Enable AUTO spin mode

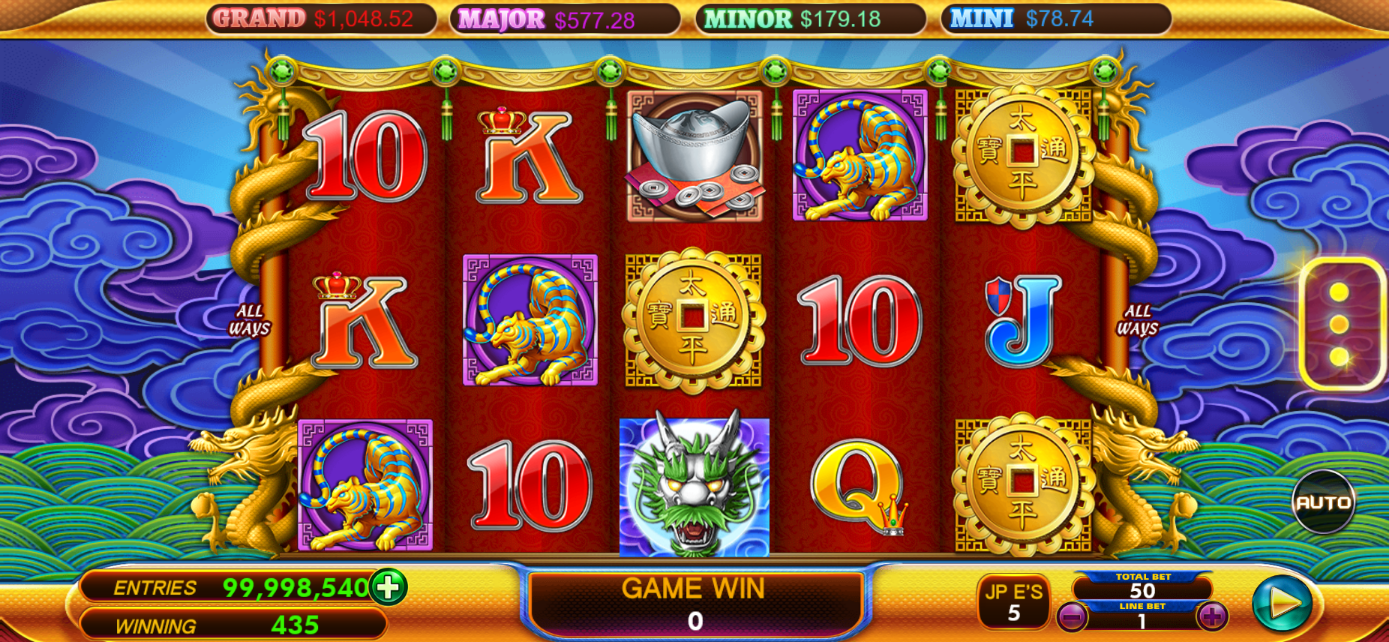1323,502
